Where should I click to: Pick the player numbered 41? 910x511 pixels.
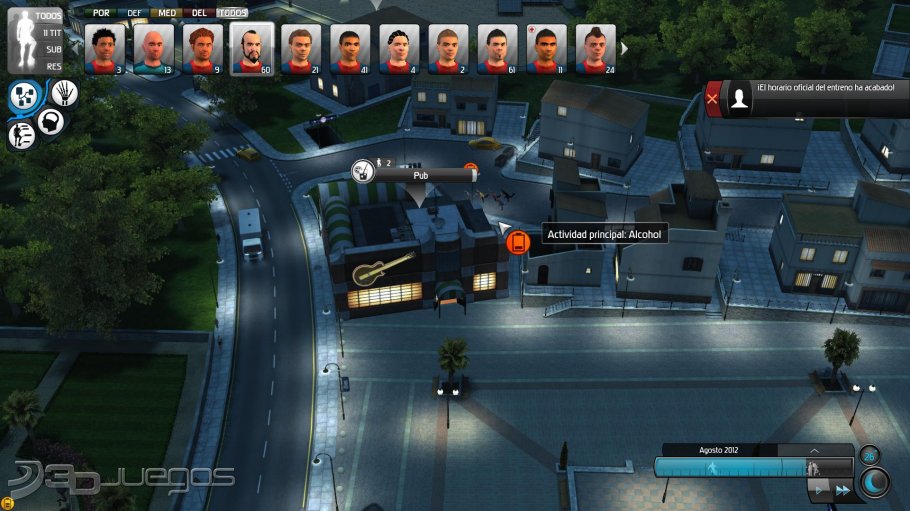[350, 48]
